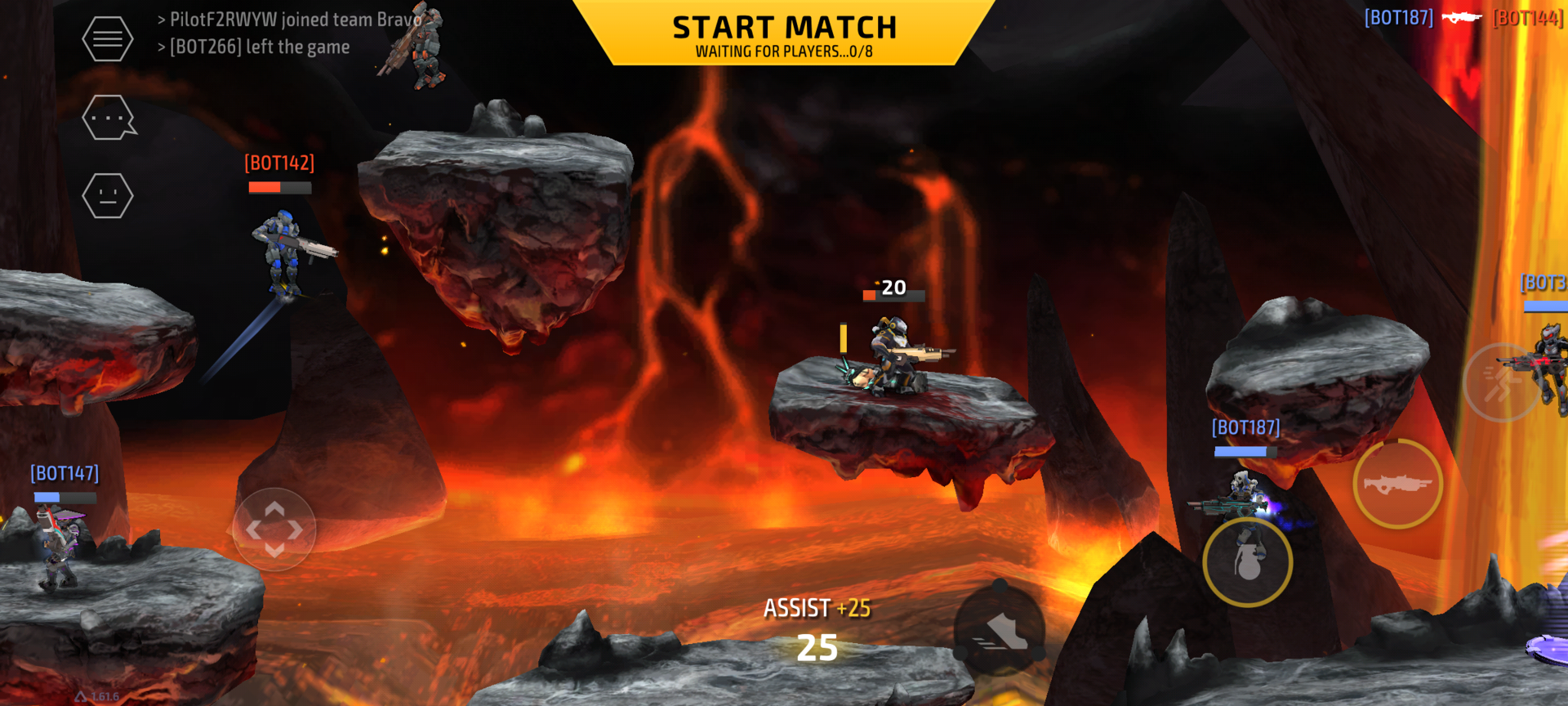Throw a grenade with the grenade button
The image size is (1568, 706).
1247,562
